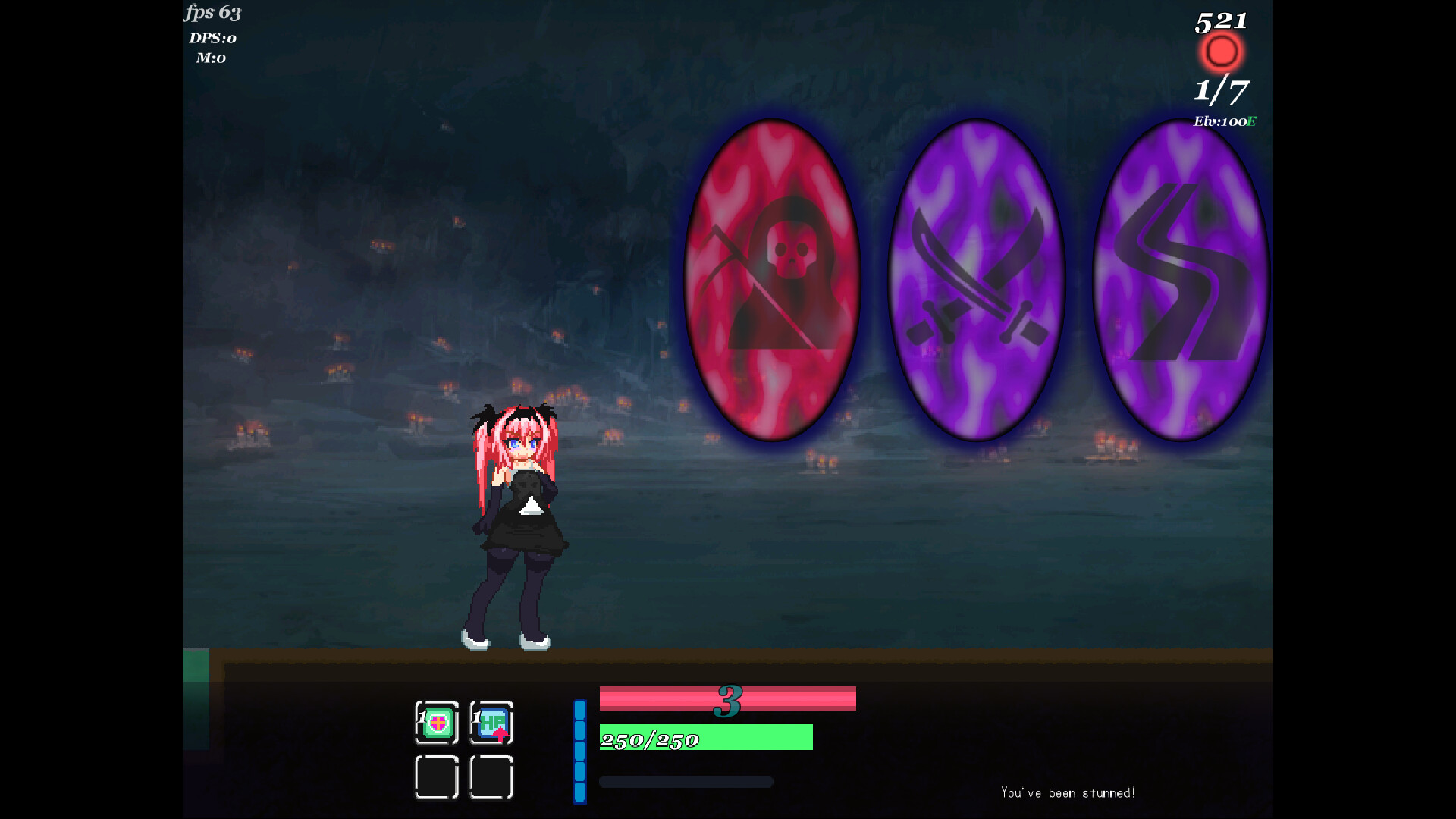Click the DPS:0 stat label
This screenshot has width=1456, height=819.
point(212,38)
